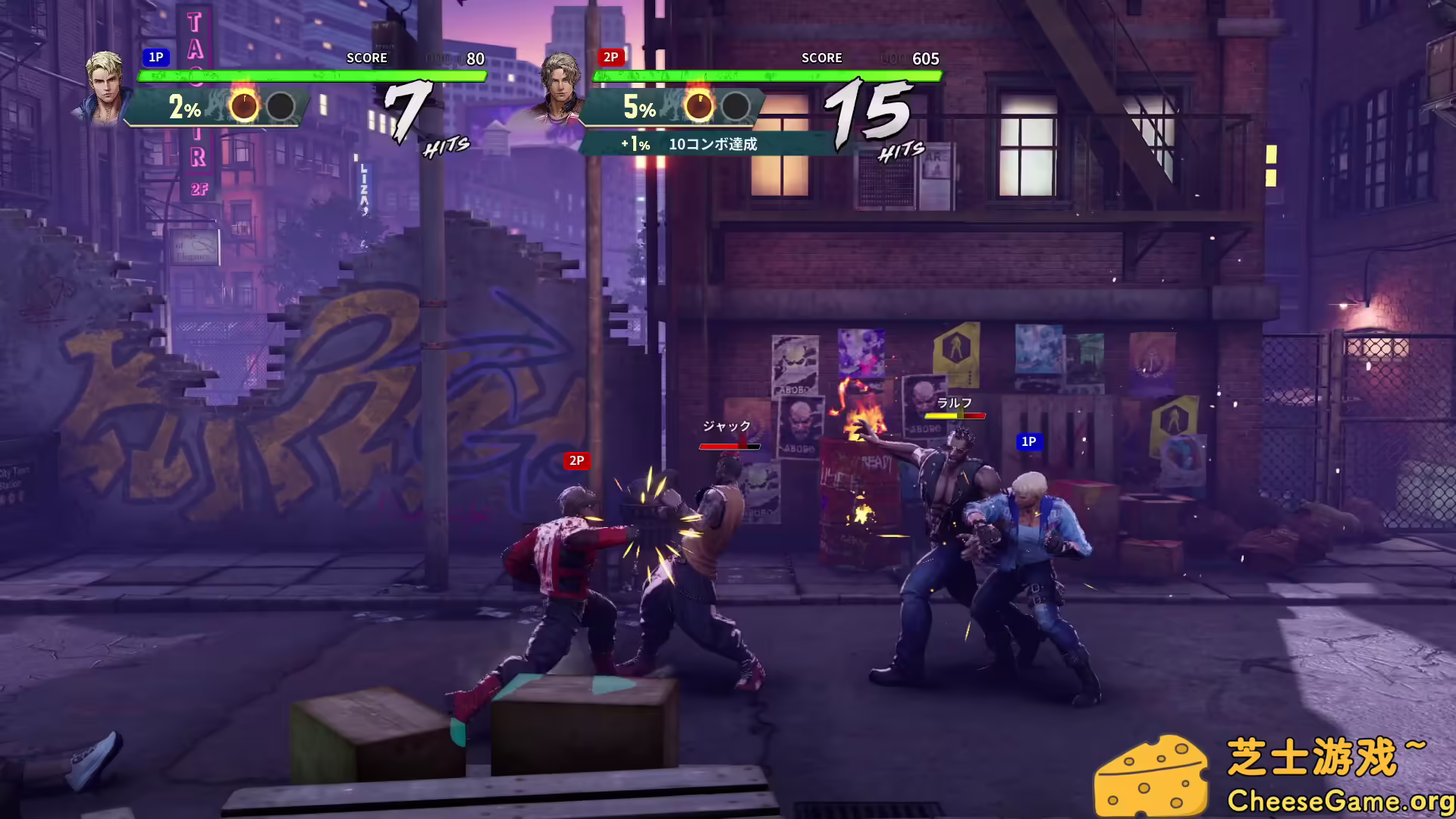
Task: Click the glowing flame special orb for player 1
Action: [243, 106]
